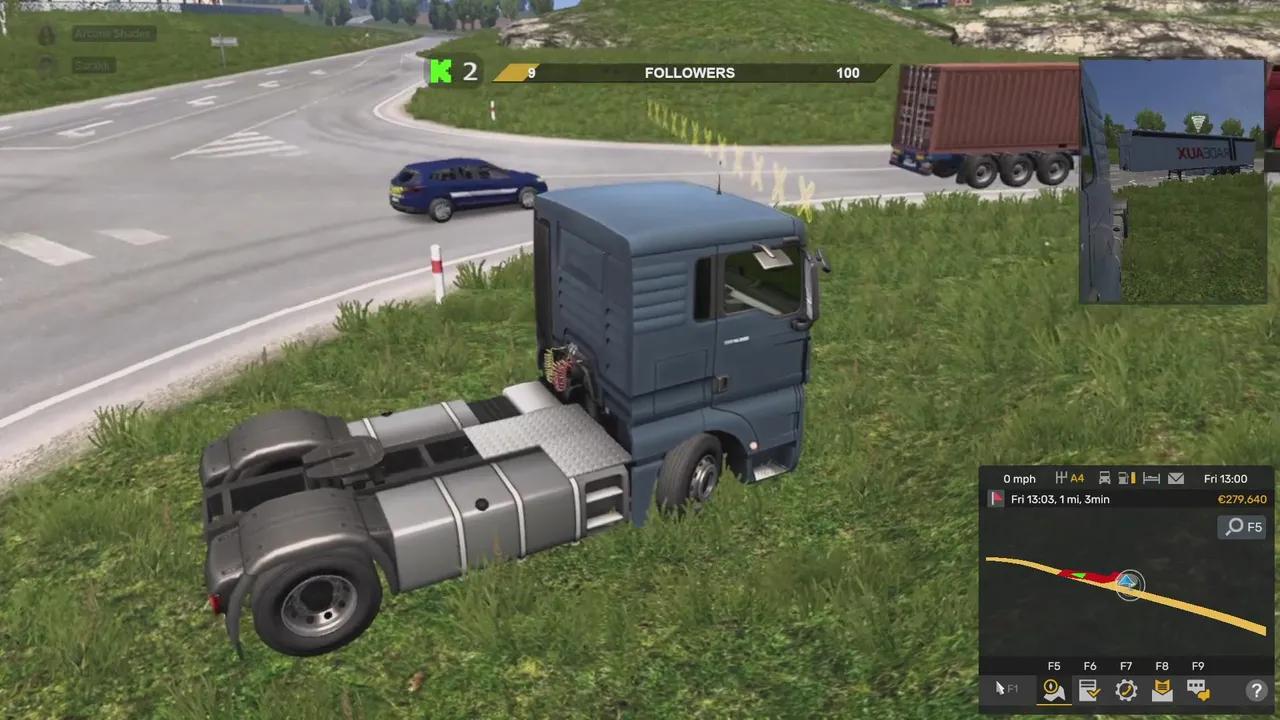Click the player name Arcane Shades

pos(113,33)
